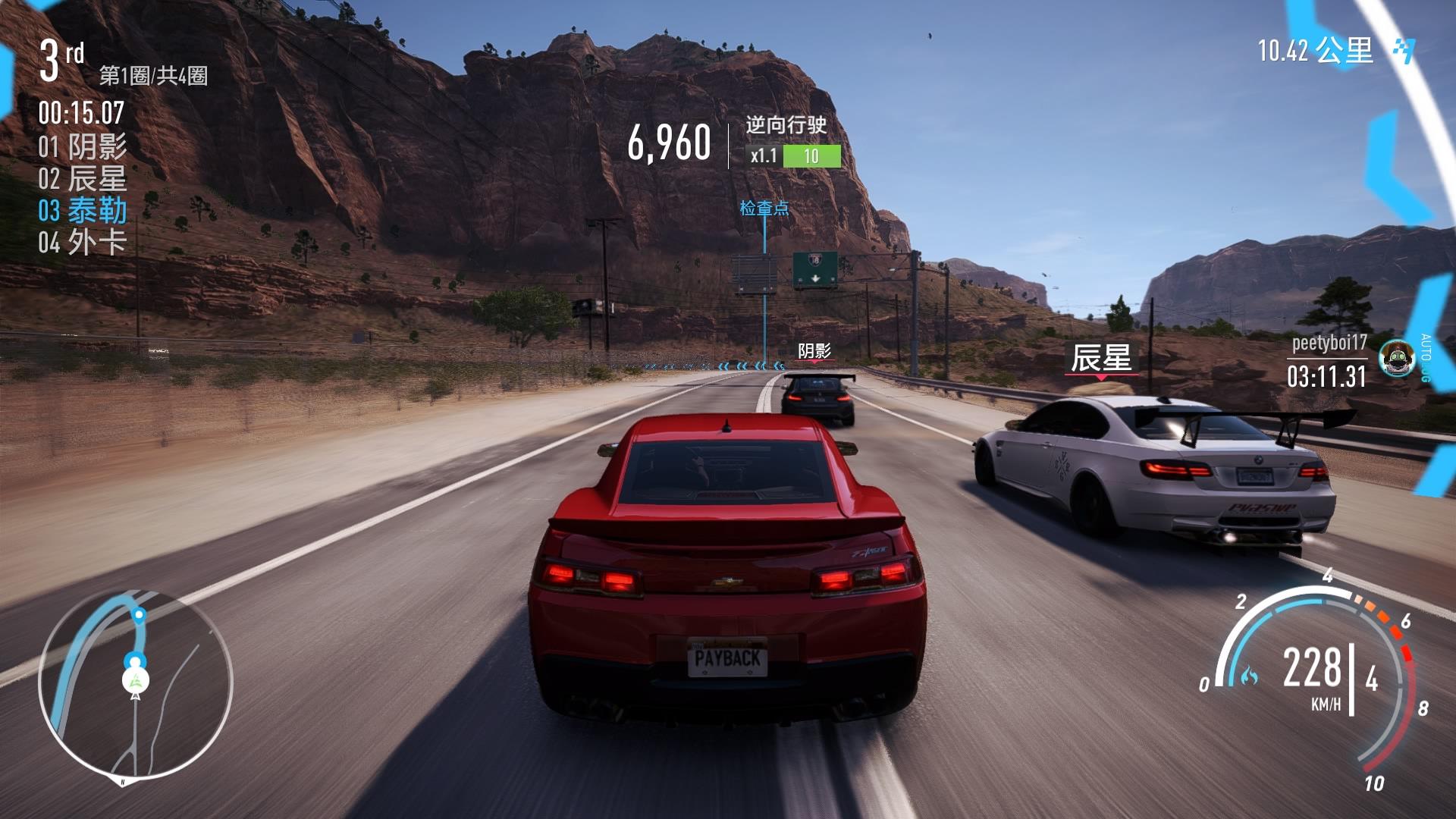This screenshot has width=1456, height=819.
Task: Select leaderboard row 04 外卡
Action: (83, 243)
